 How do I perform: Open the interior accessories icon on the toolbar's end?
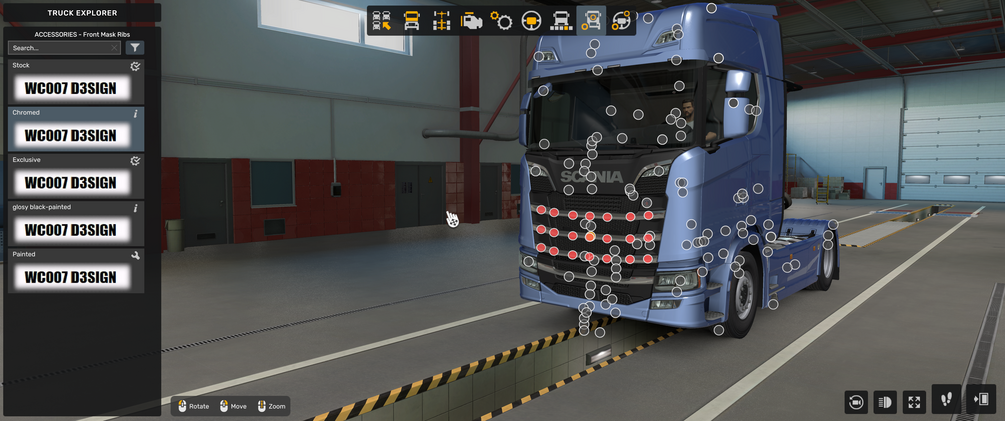pyautogui.click(x=621, y=21)
